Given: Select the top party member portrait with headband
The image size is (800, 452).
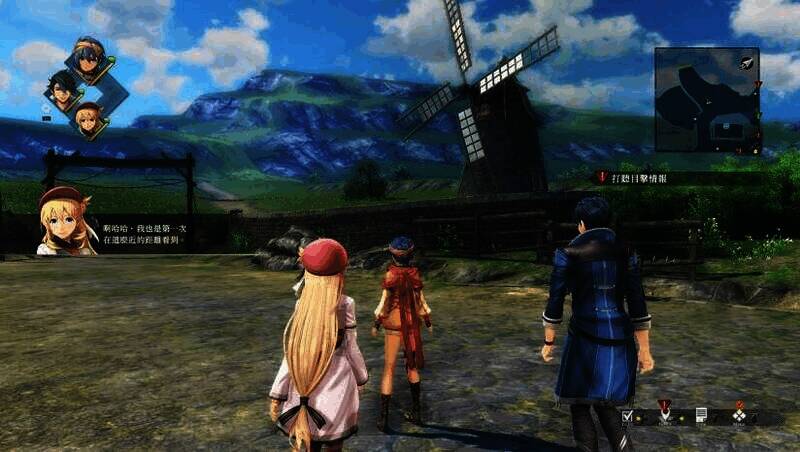Looking at the screenshot, I should (90, 60).
